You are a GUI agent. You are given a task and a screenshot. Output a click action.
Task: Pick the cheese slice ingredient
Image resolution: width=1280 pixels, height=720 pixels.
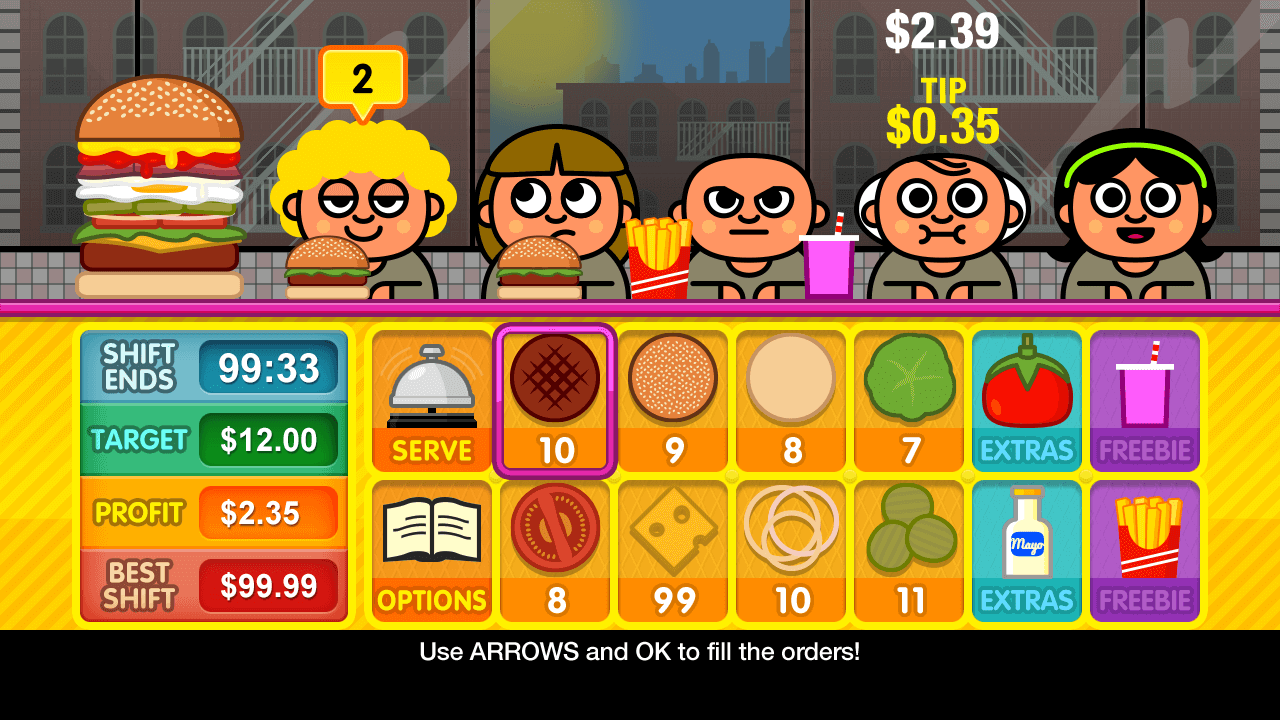673,551
